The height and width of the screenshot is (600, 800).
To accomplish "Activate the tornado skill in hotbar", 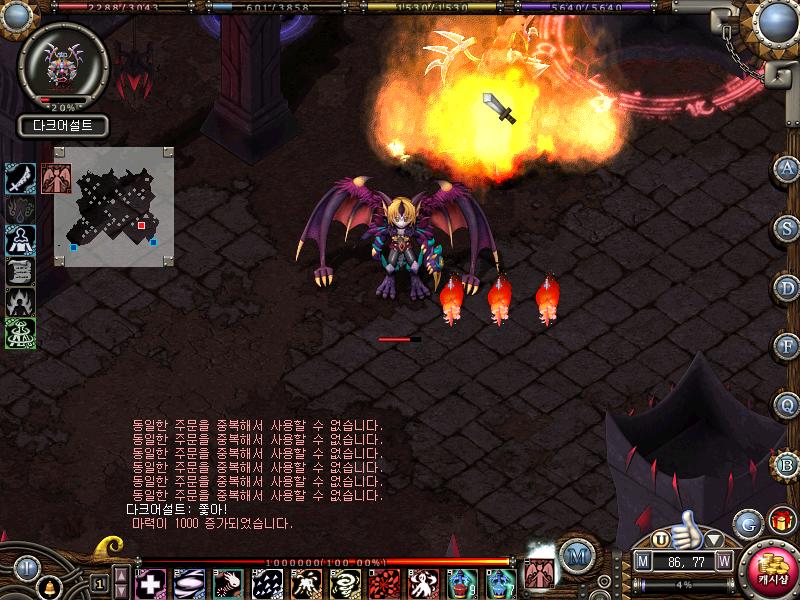I will coord(345,582).
